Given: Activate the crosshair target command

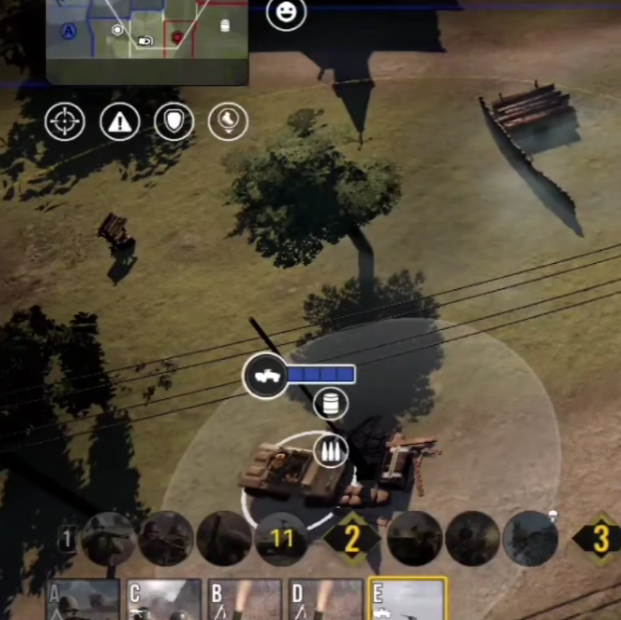Looking at the screenshot, I should pos(65,122).
